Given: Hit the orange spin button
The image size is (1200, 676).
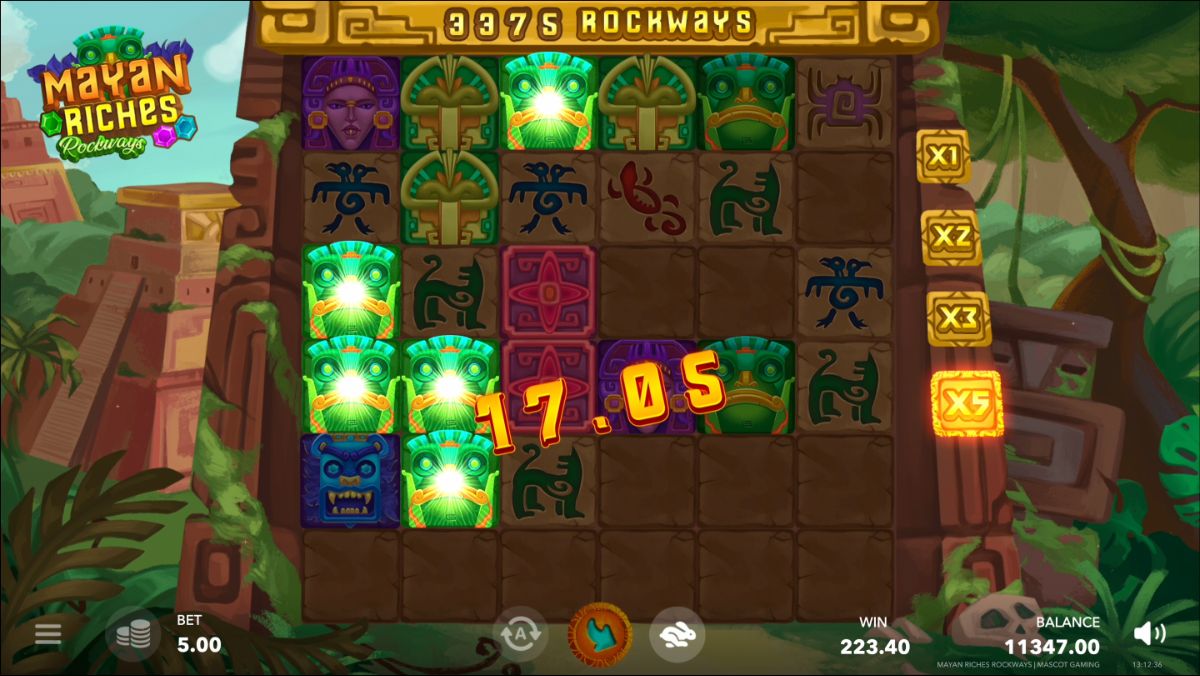Looking at the screenshot, I should click(x=600, y=634).
